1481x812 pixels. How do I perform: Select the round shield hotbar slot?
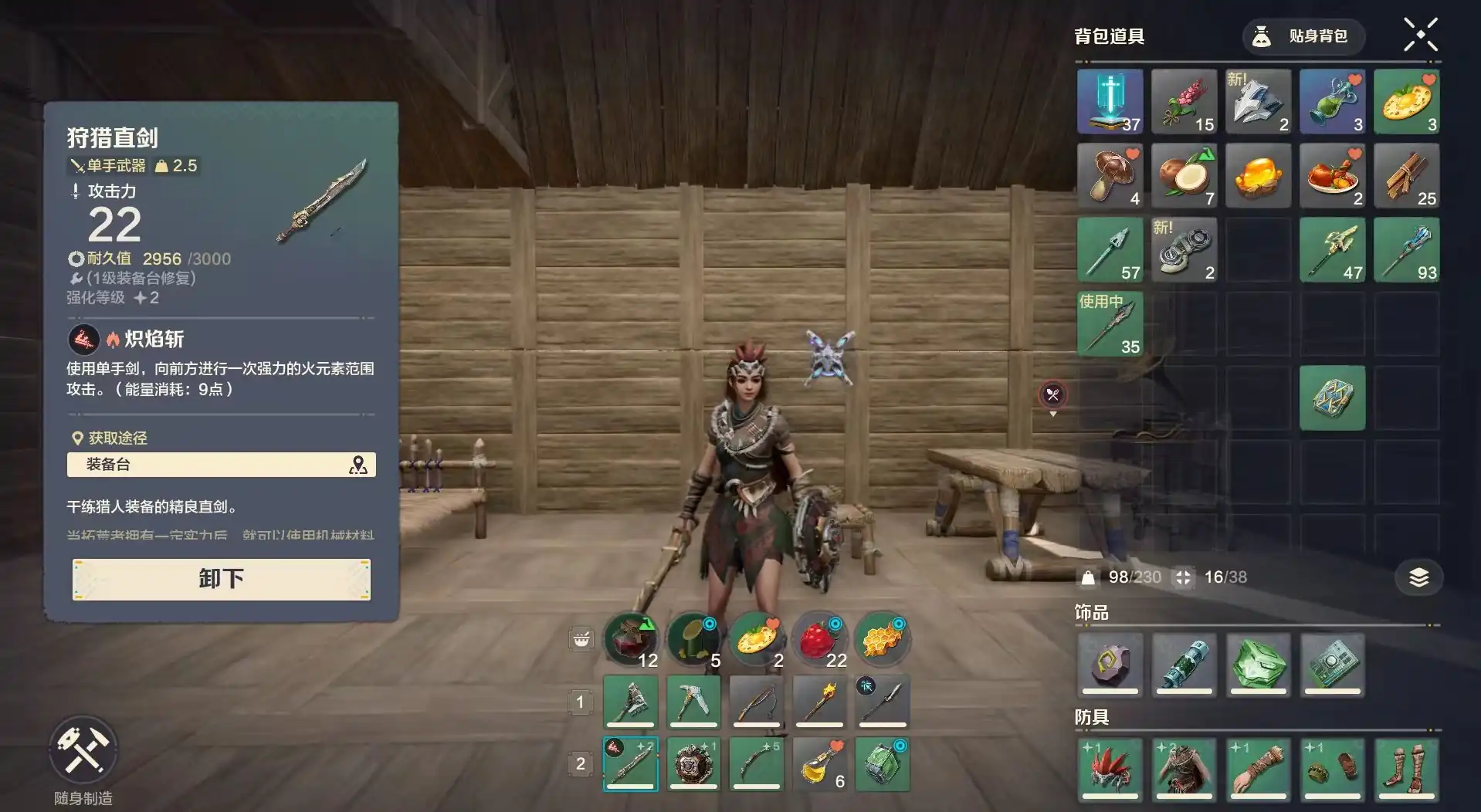coord(693,764)
